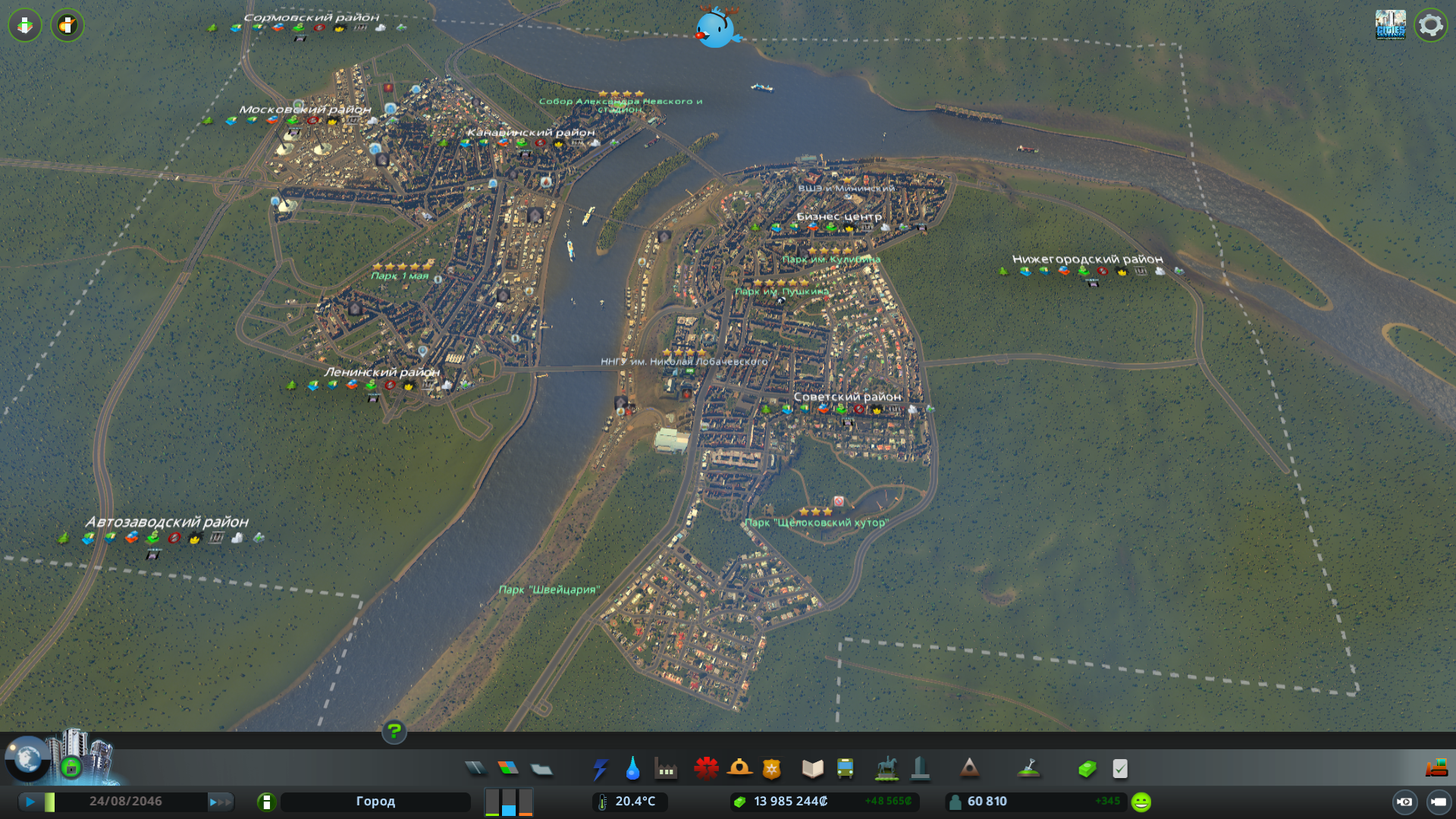Open the Economy budget panel
1456x819 pixels.
[1088, 768]
